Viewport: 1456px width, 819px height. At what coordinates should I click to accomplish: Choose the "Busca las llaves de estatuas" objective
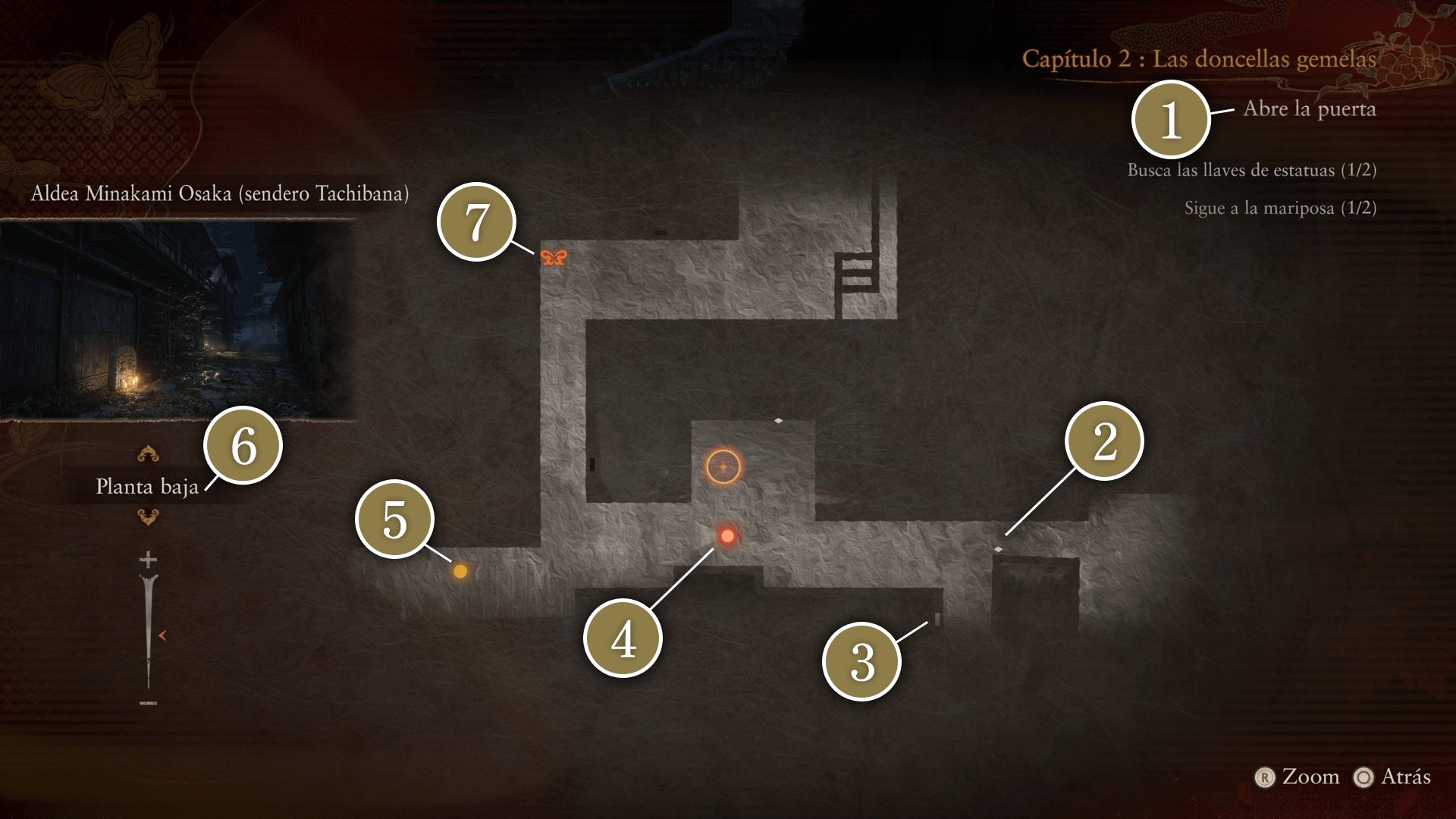(1251, 170)
